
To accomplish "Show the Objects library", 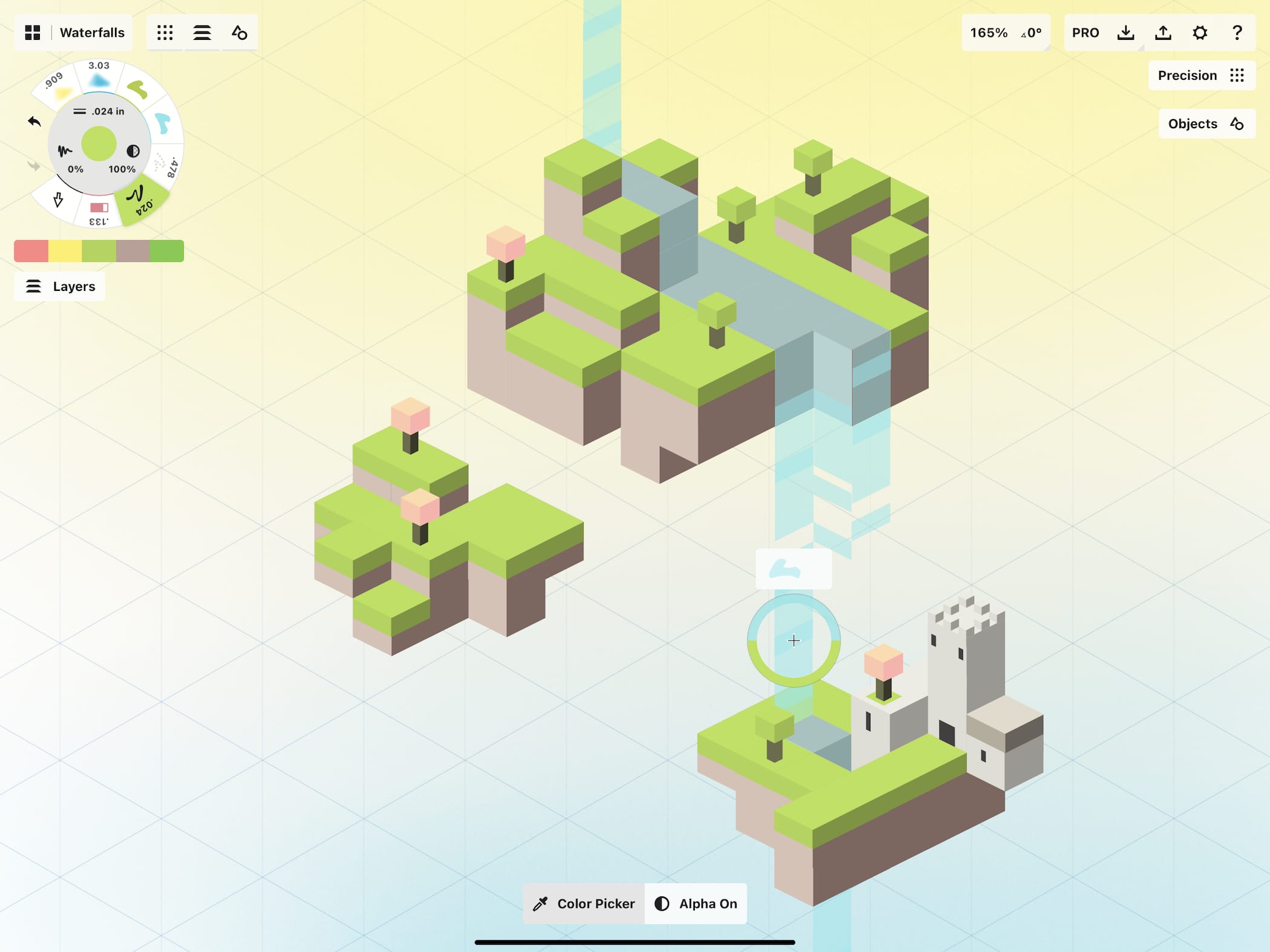I will click(1205, 124).
